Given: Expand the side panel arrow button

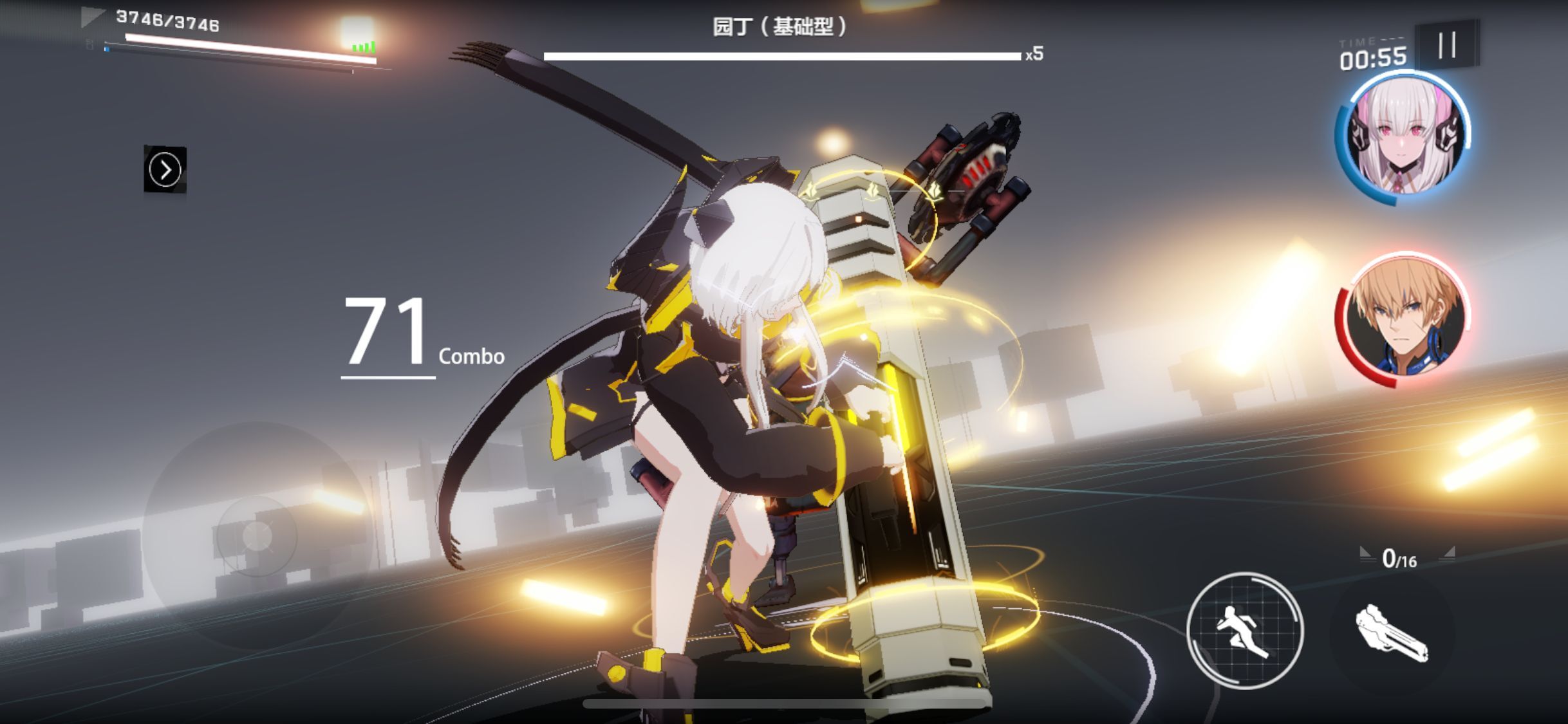Looking at the screenshot, I should coord(165,170).
